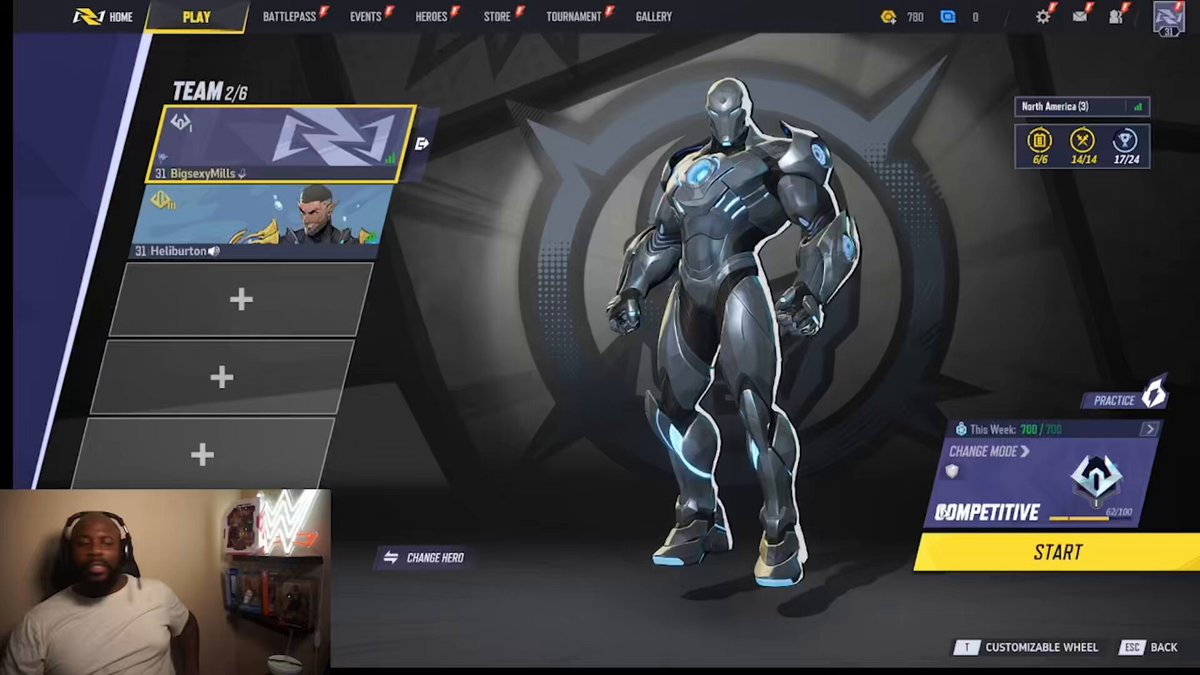Open the TOURNAMENT tab
The image size is (1200, 675).
coord(574,17)
